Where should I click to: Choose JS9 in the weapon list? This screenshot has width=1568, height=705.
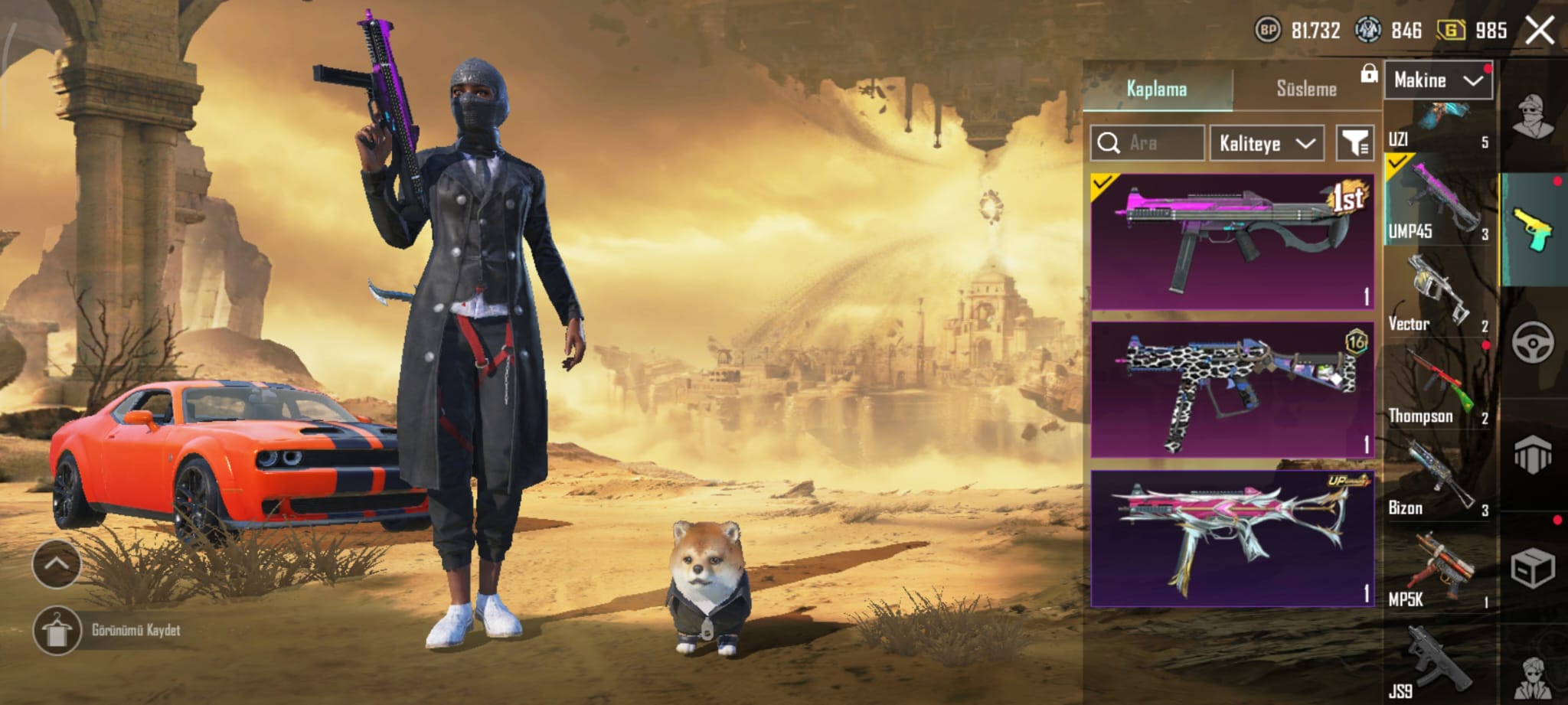click(1438, 663)
